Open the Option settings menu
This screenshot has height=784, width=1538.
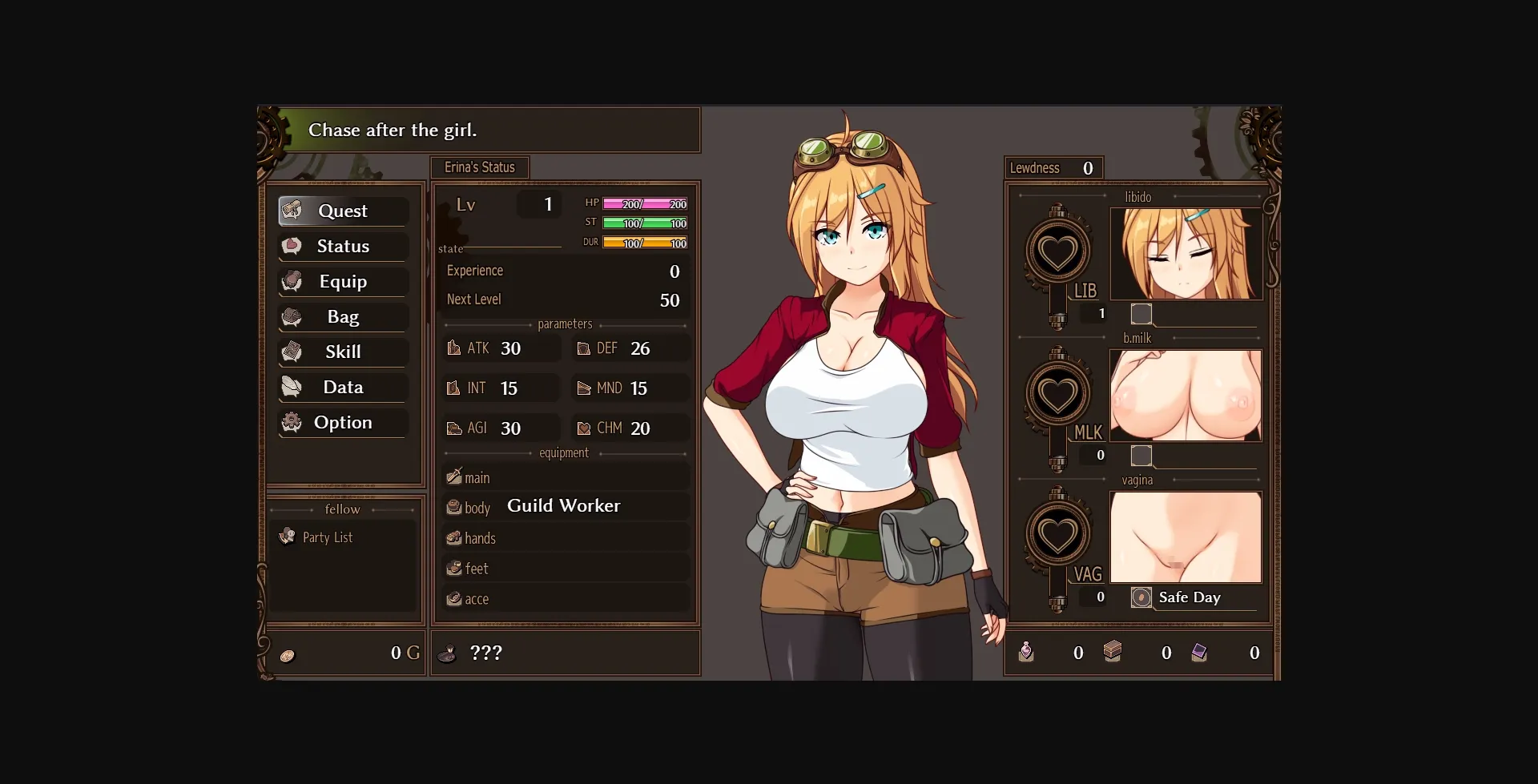(343, 422)
